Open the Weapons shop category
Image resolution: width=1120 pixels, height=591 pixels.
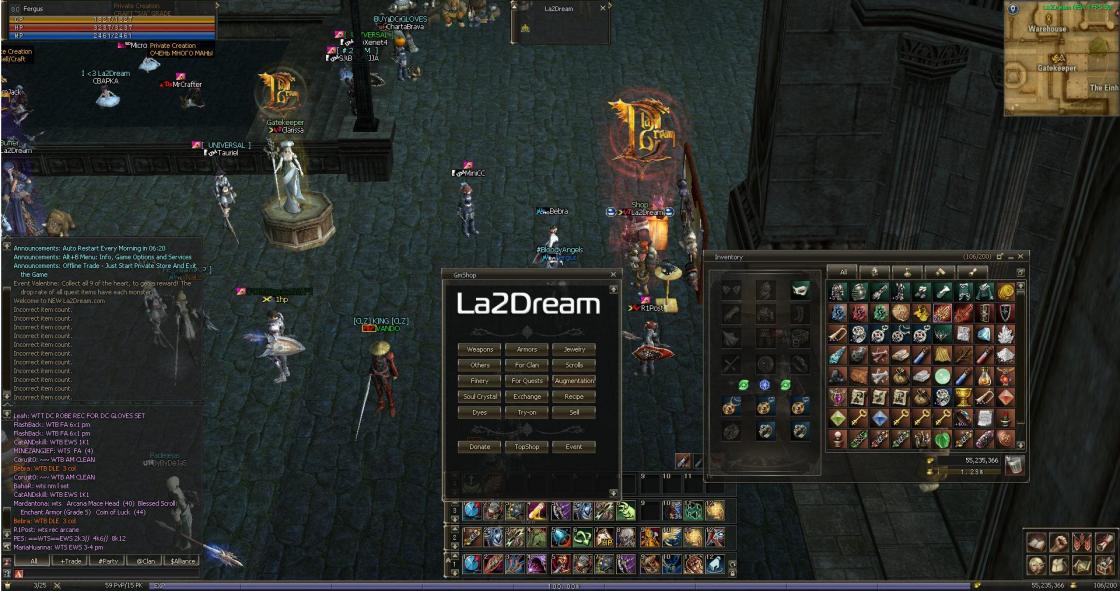pos(479,350)
